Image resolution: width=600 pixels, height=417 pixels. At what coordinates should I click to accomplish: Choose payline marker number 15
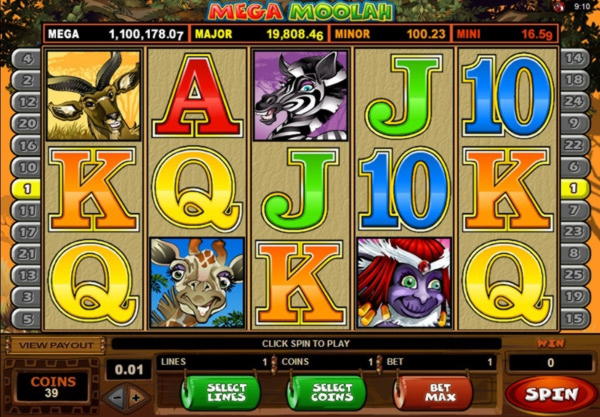click(x=574, y=319)
